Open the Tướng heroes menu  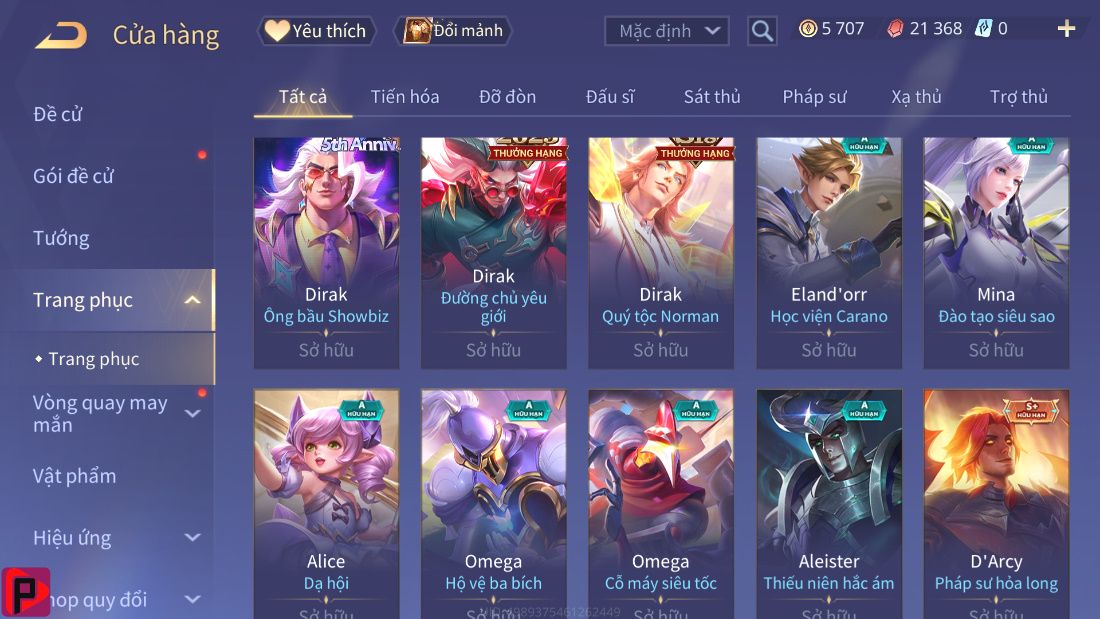(x=61, y=238)
